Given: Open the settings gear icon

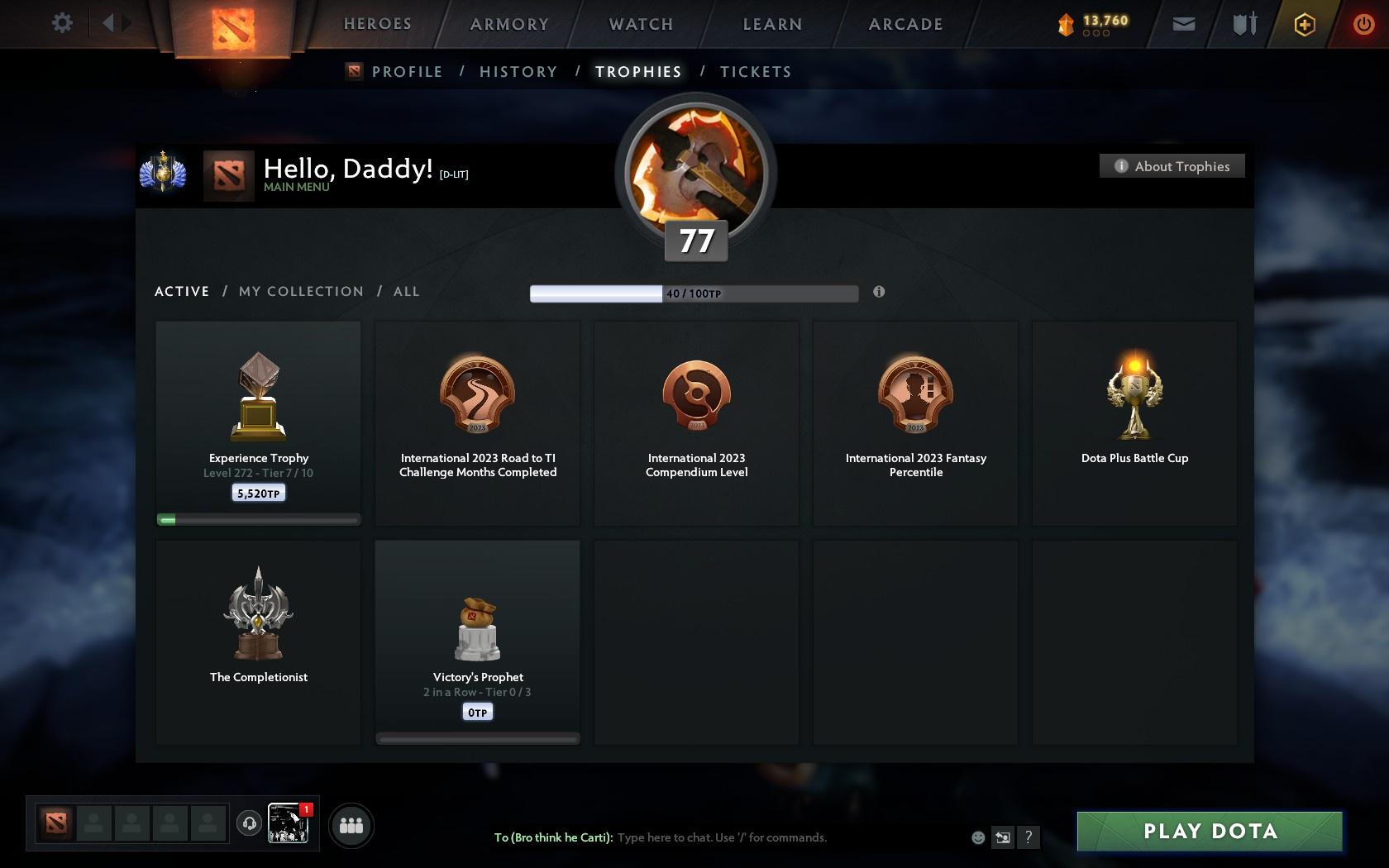Looking at the screenshot, I should pyautogui.click(x=60, y=23).
